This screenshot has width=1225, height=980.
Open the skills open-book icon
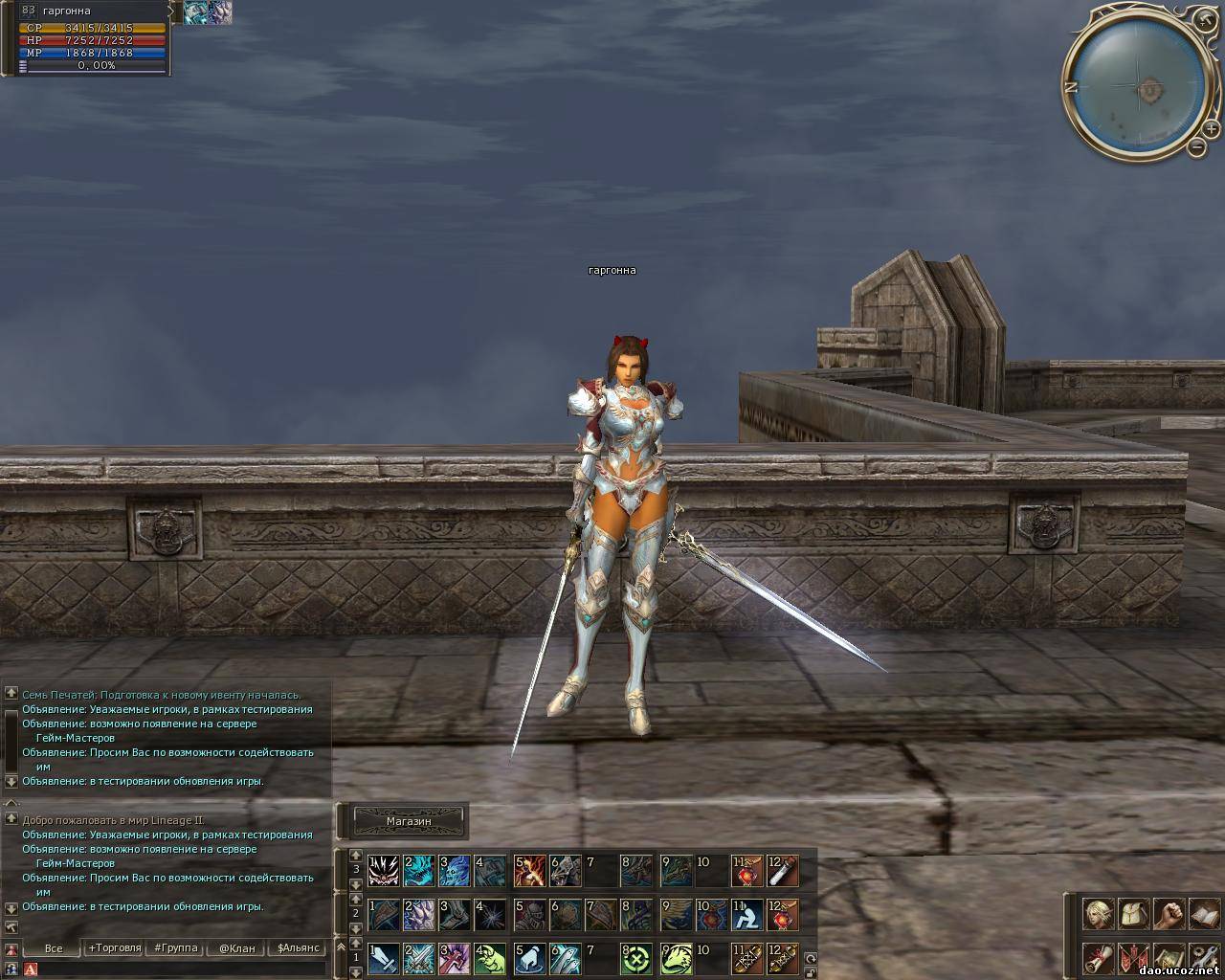(x=1203, y=914)
